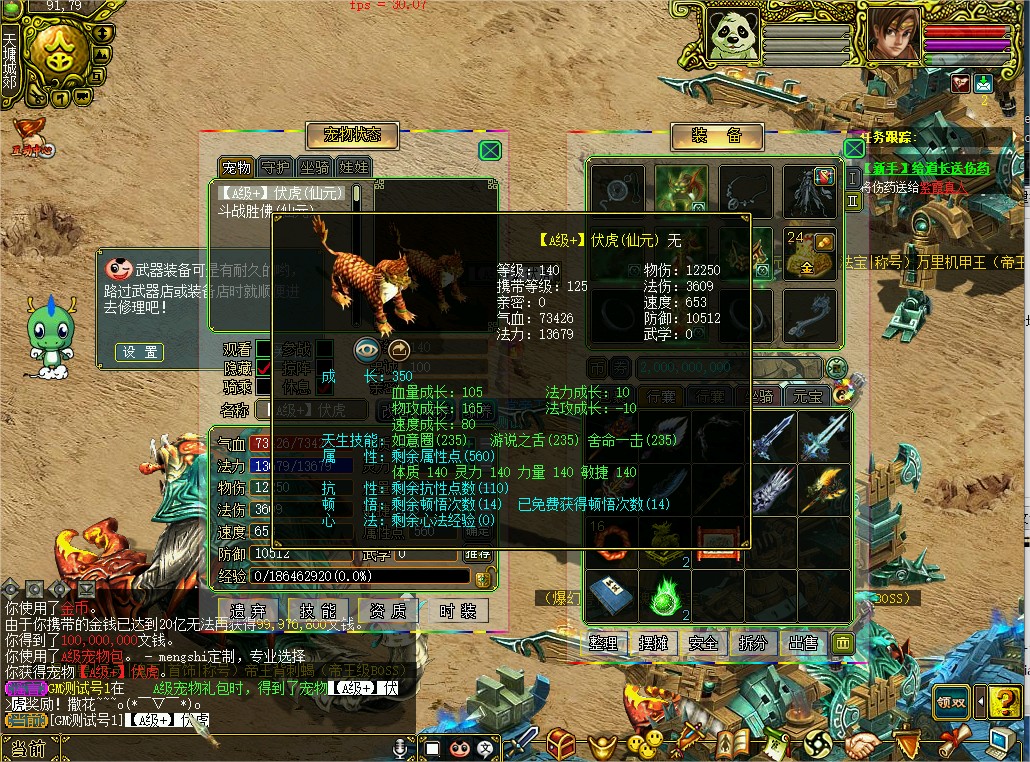Image resolution: width=1030 pixels, height=762 pixels.
Task: View the pet 资质 panel
Action: click(x=388, y=611)
